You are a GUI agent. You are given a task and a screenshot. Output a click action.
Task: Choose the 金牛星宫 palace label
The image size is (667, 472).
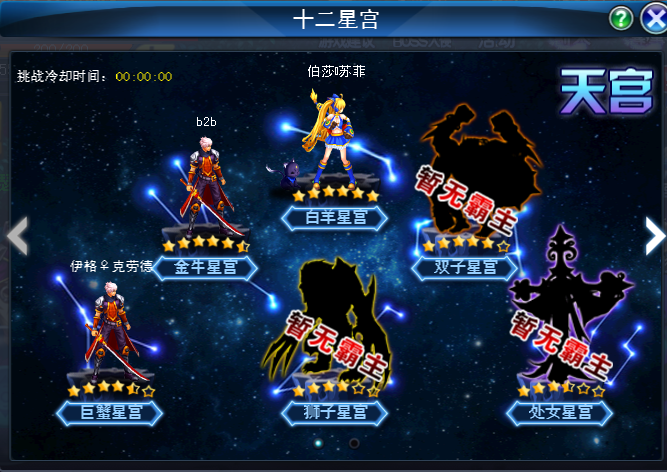coord(204,267)
